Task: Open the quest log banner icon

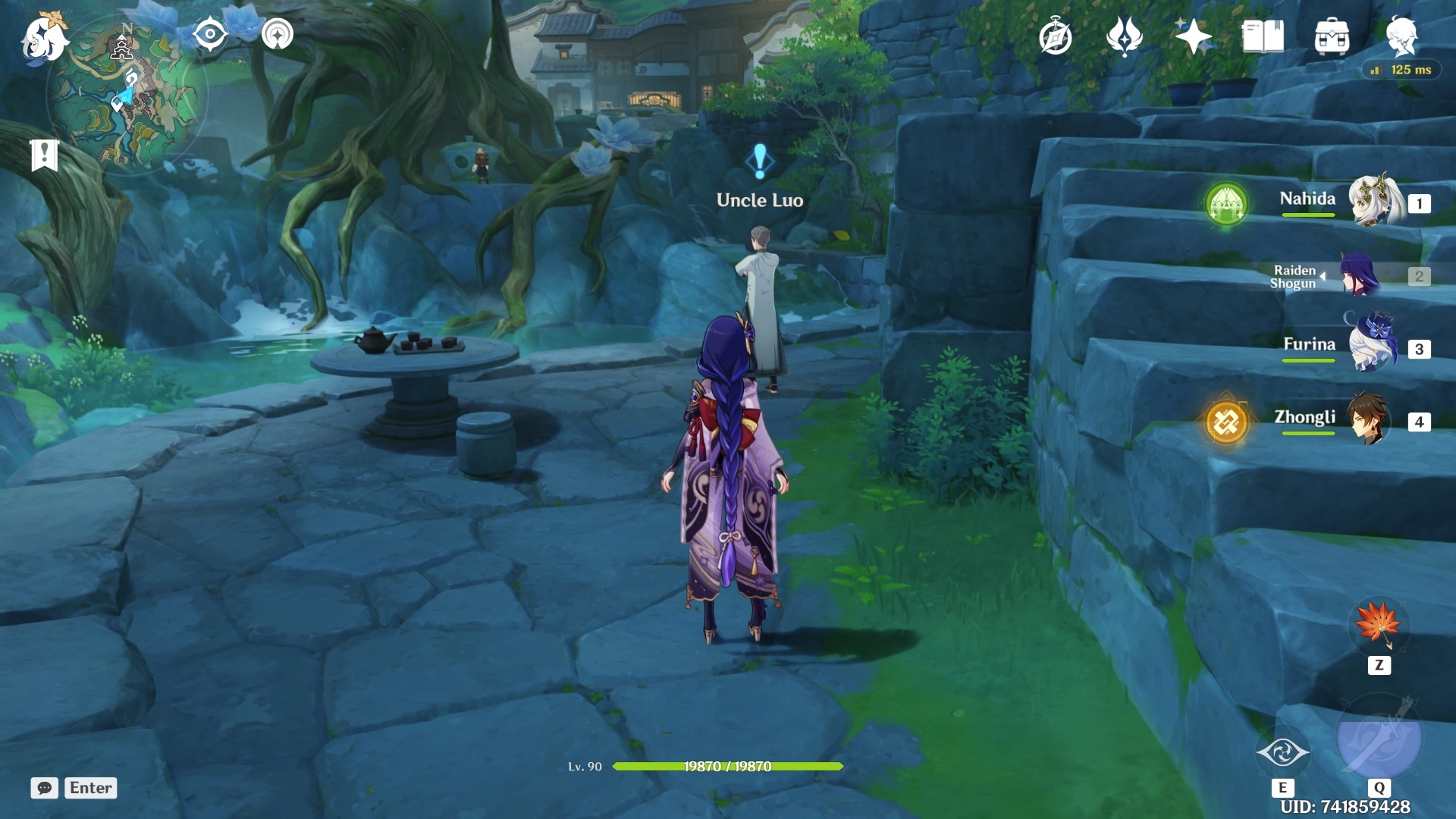Action: click(x=45, y=155)
